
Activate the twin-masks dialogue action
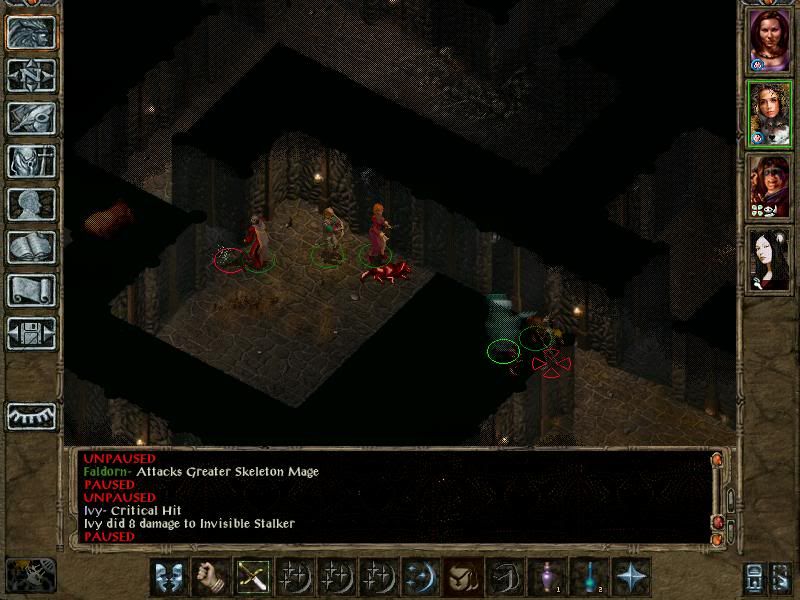(168, 577)
